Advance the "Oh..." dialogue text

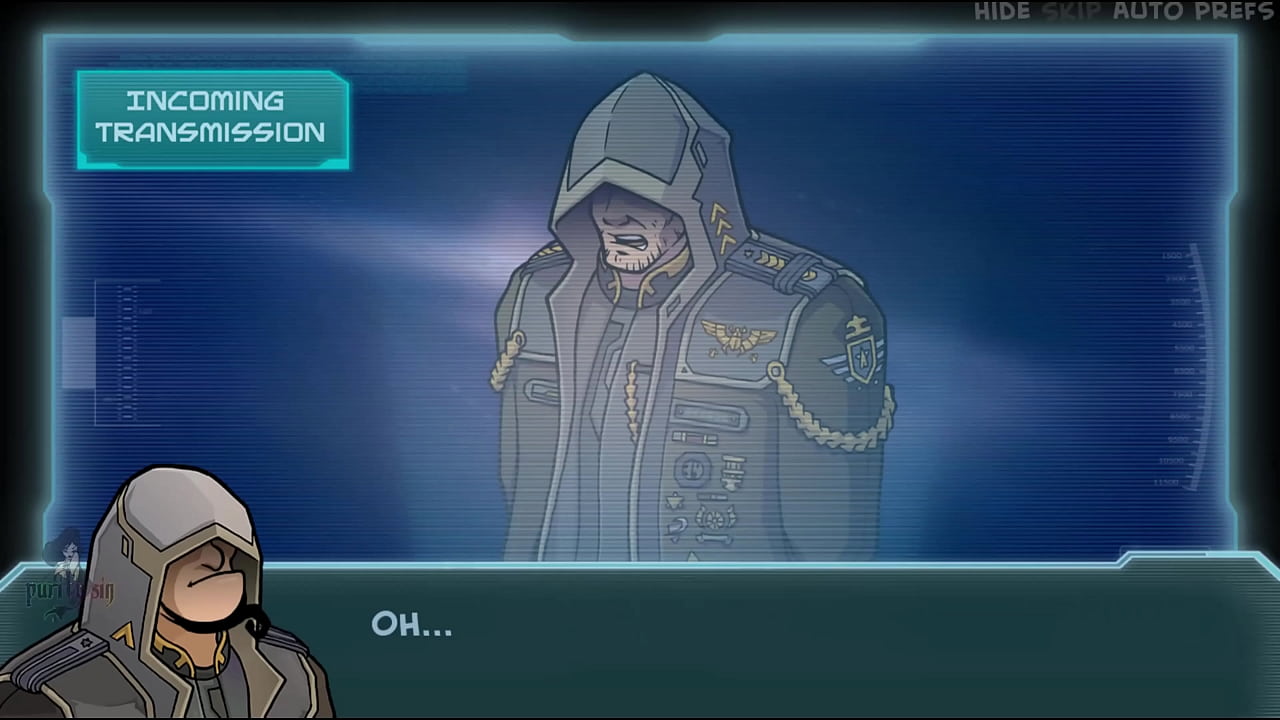(411, 626)
